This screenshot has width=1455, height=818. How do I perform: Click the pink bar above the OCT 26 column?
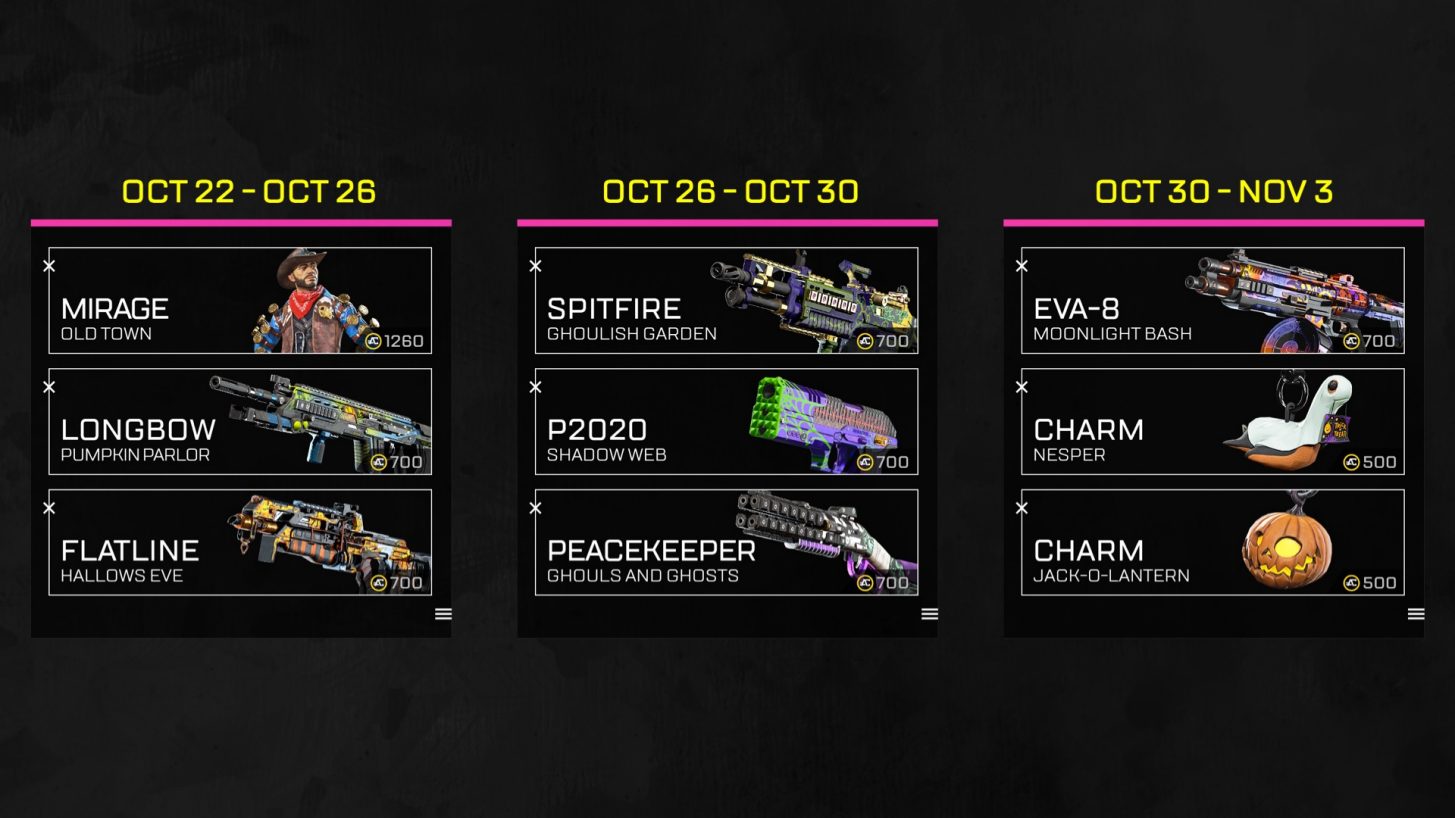(x=727, y=219)
